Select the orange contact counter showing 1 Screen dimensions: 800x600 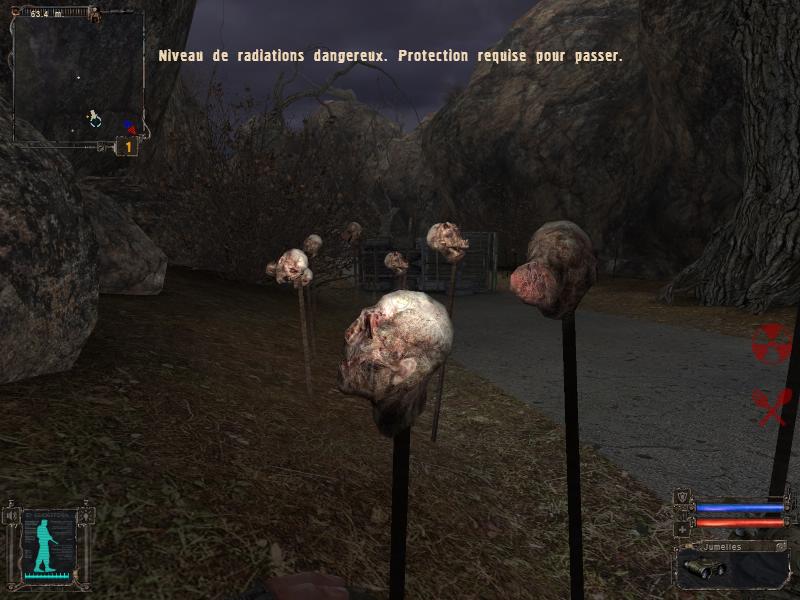click(x=127, y=147)
